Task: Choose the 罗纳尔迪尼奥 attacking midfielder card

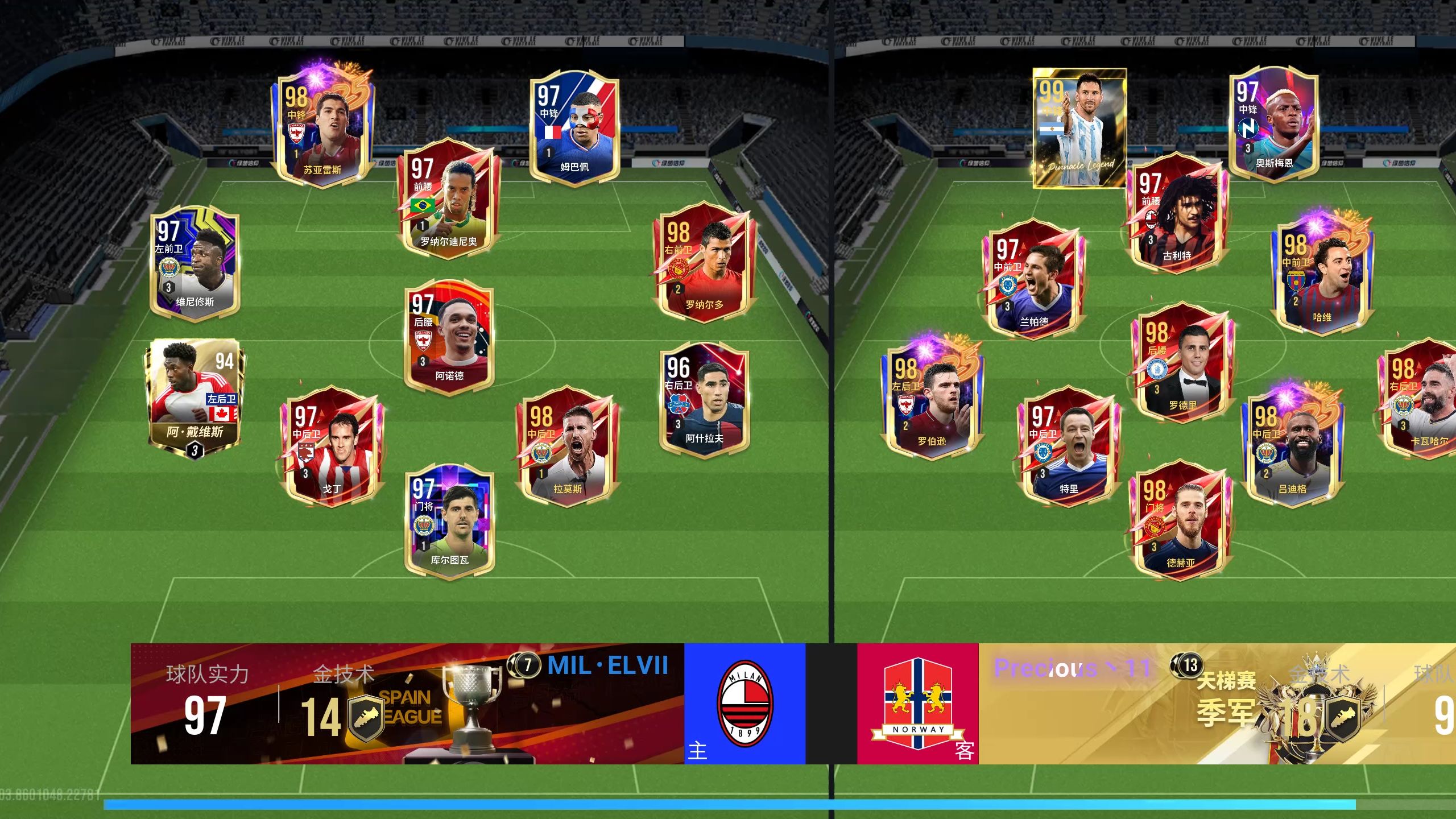Action: pos(449,199)
